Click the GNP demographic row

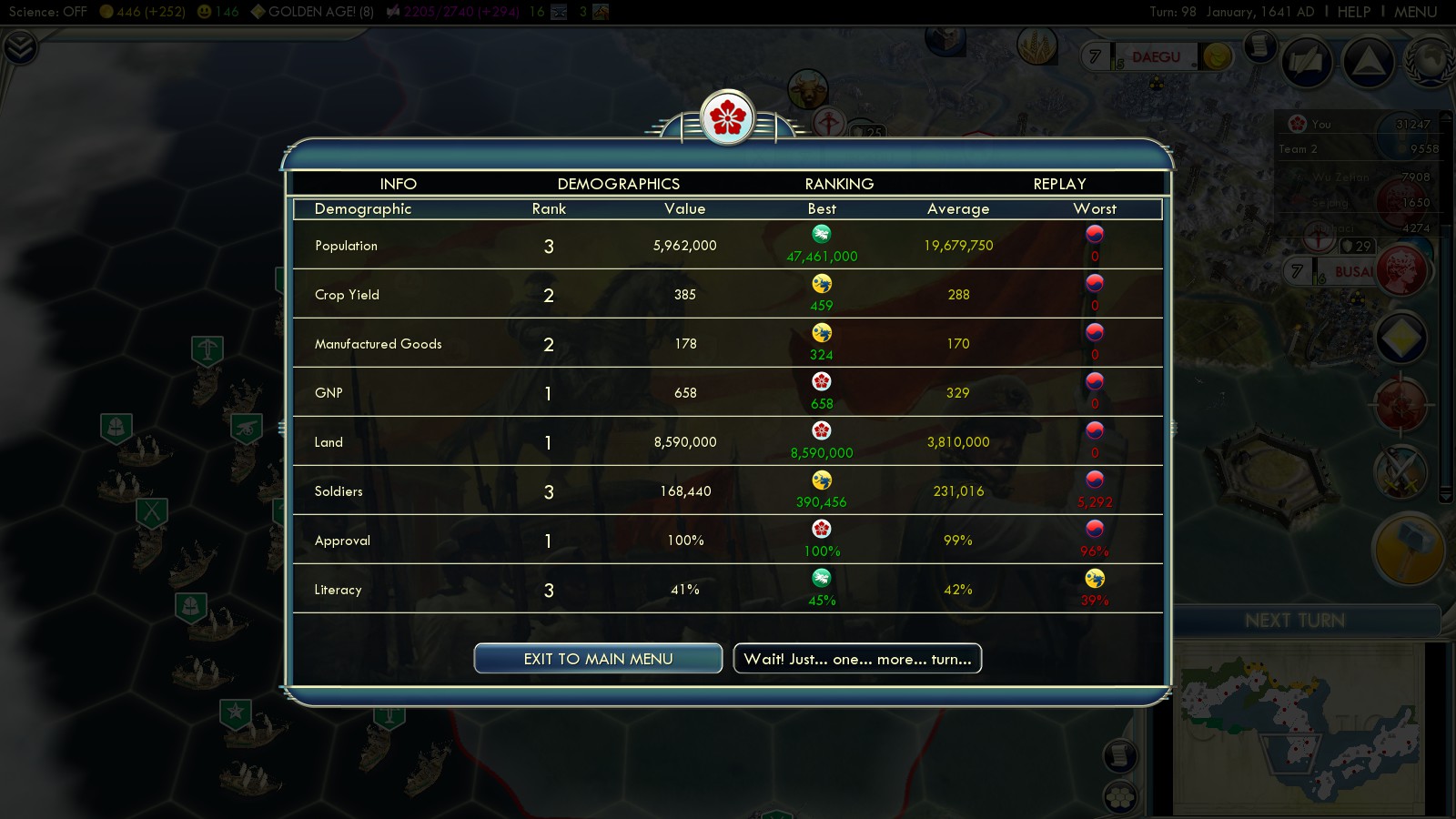click(x=727, y=393)
